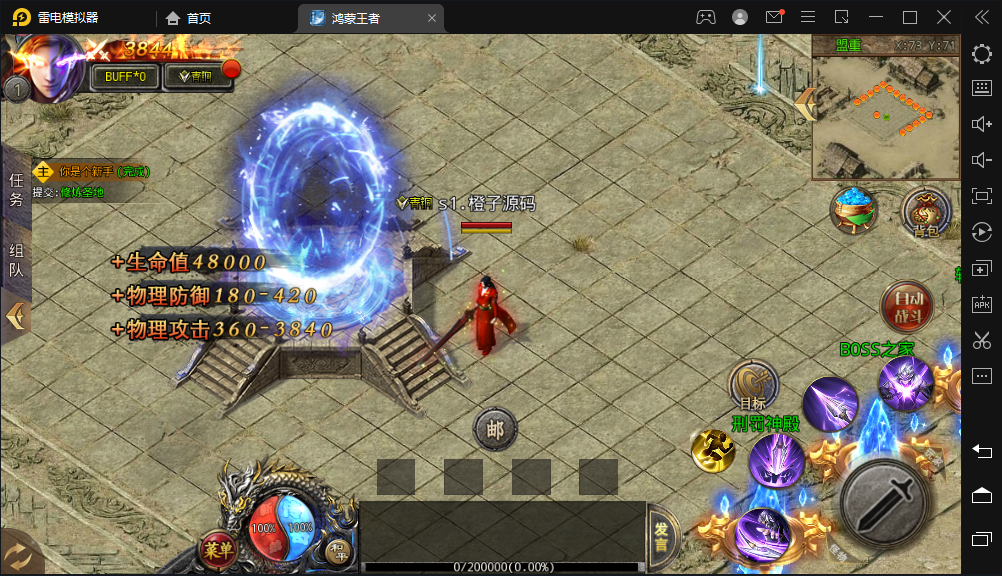Activate the gold swirl skill icon

[x=713, y=451]
